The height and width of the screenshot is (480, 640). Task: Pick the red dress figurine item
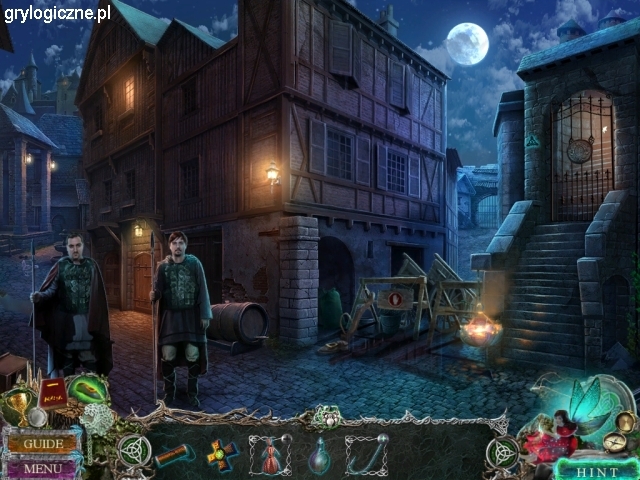pyautogui.click(x=270, y=455)
